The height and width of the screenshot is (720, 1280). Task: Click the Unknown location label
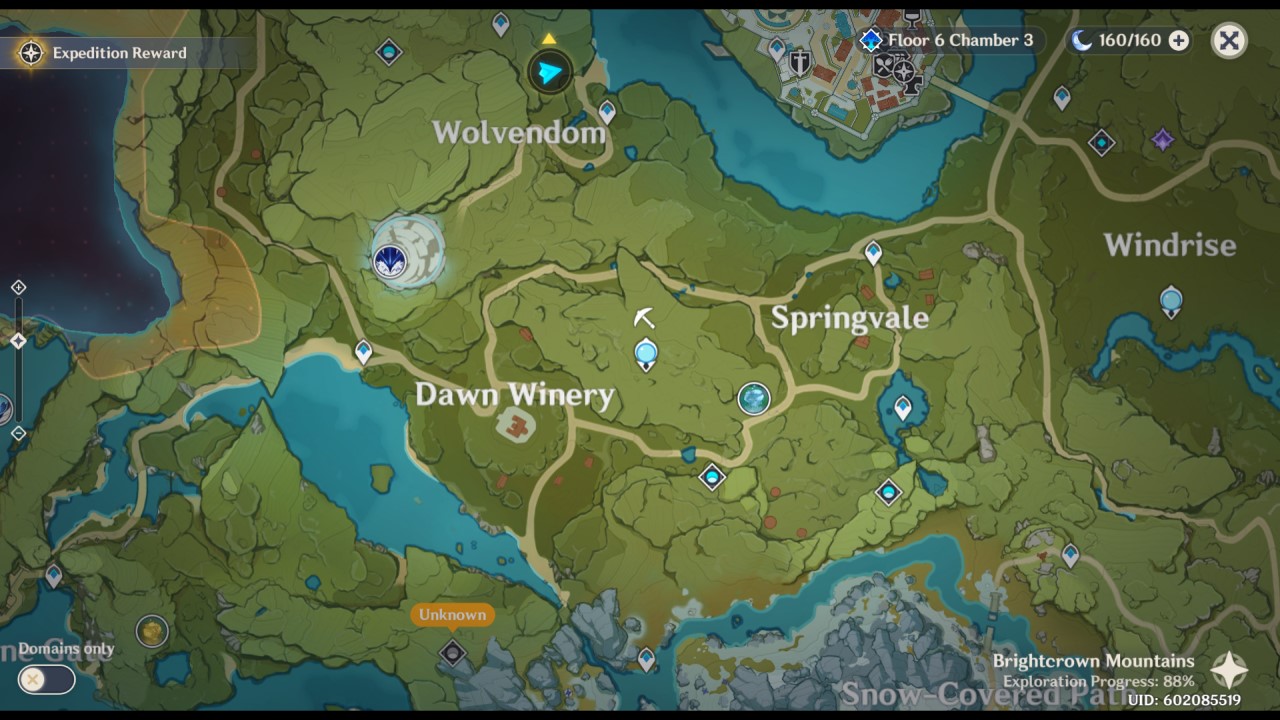(x=452, y=615)
